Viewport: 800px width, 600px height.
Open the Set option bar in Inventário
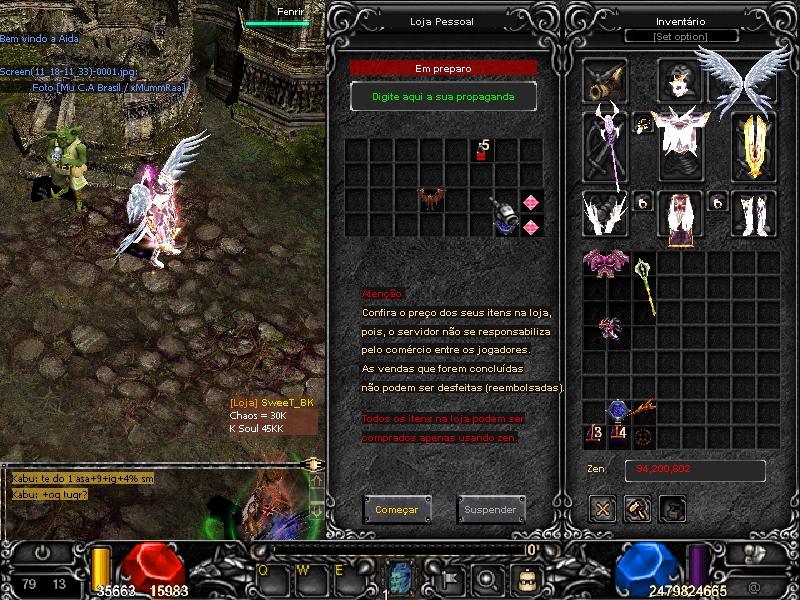click(681, 37)
